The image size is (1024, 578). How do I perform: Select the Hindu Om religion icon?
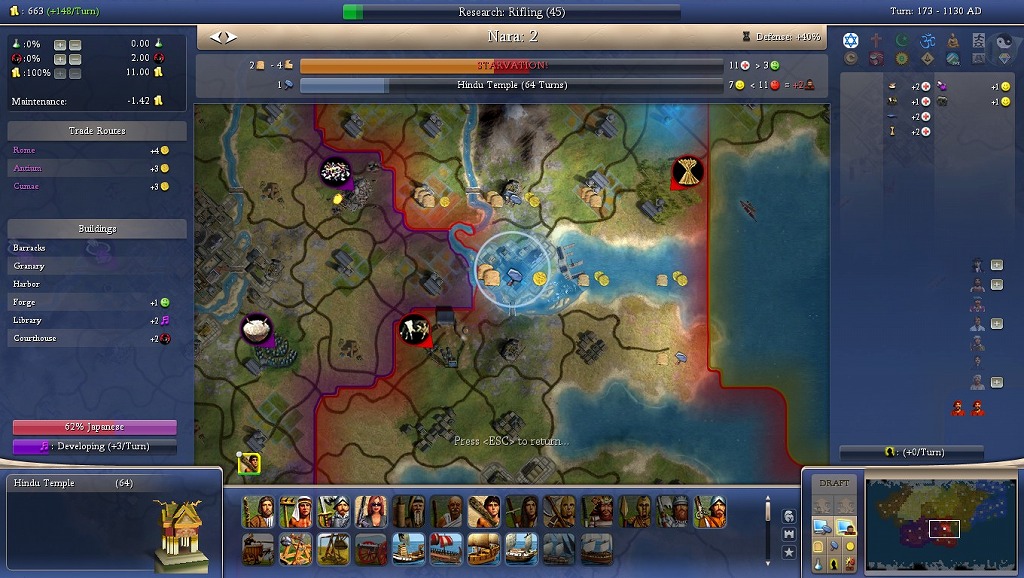point(926,40)
